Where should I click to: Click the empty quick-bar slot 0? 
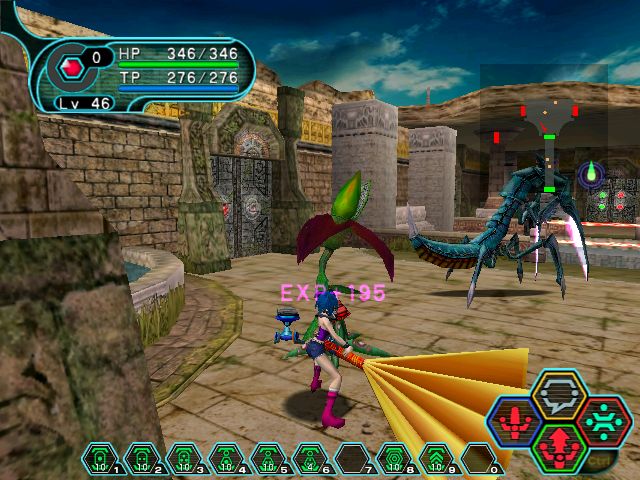[478, 460]
